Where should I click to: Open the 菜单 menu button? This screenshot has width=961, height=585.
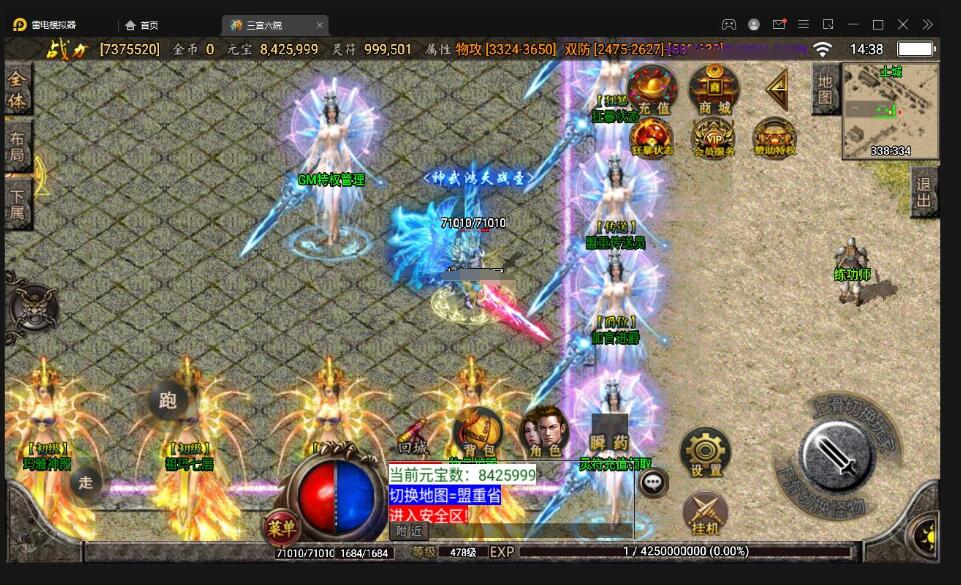point(281,527)
